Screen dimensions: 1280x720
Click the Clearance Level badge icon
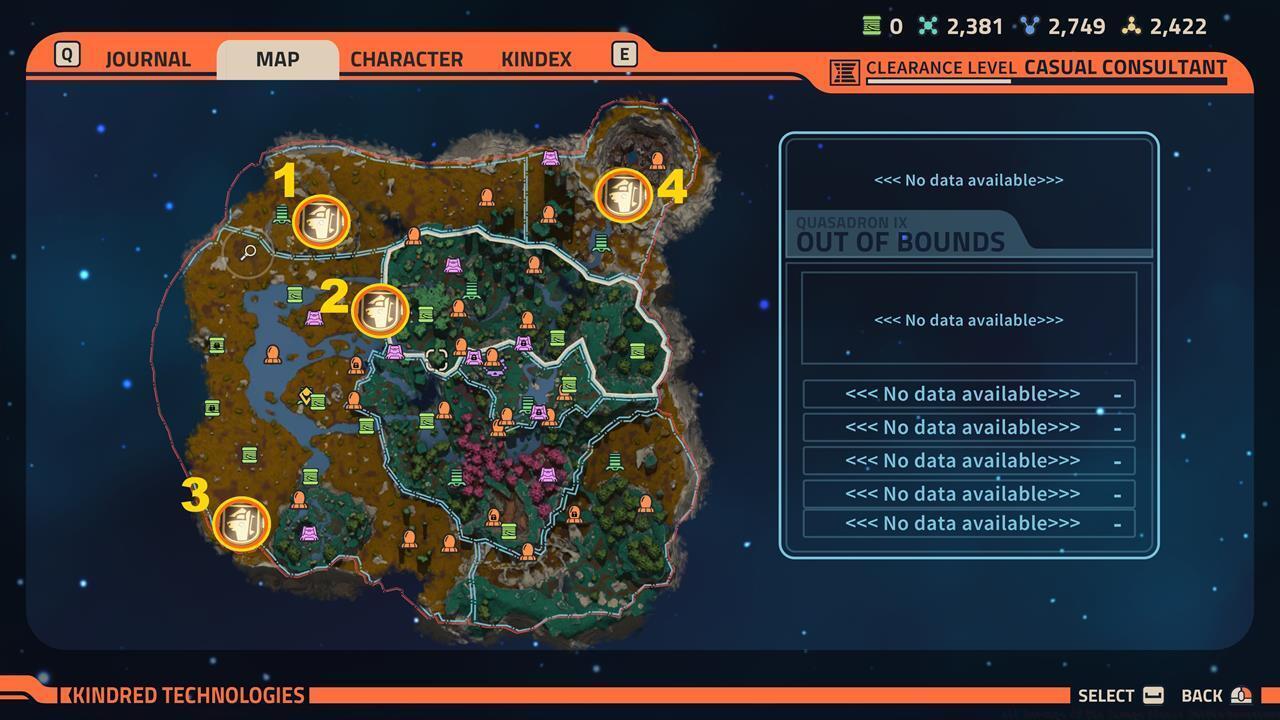click(x=844, y=70)
